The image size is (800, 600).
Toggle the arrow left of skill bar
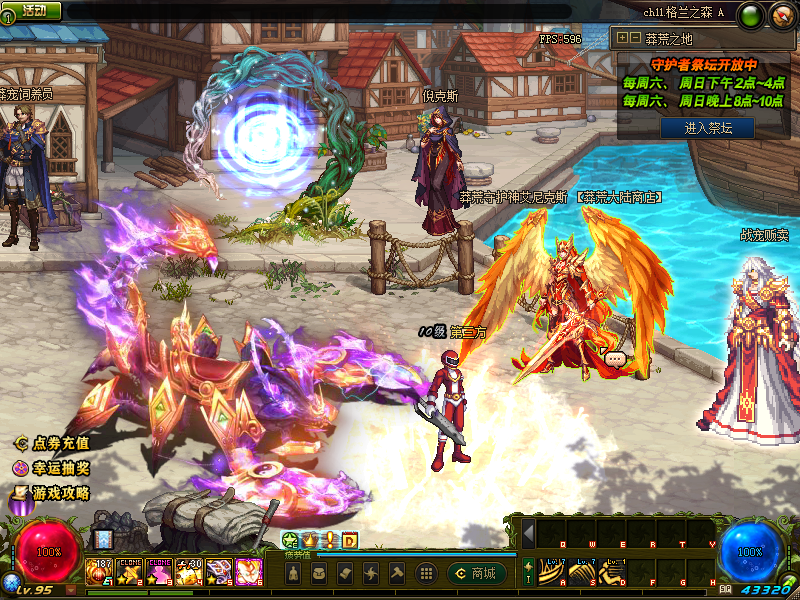tap(528, 532)
